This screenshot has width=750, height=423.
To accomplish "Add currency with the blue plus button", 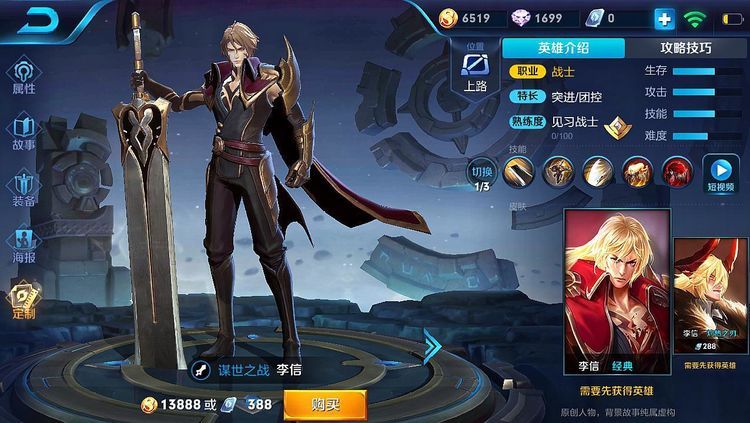I will coord(664,18).
